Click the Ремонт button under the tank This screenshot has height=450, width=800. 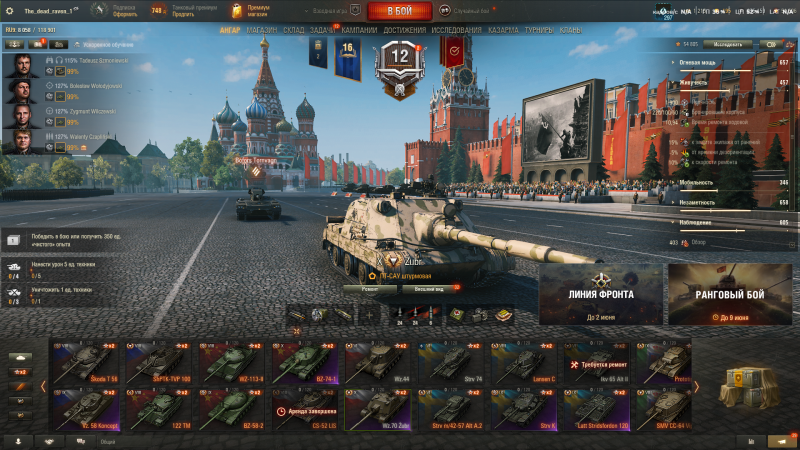point(370,289)
